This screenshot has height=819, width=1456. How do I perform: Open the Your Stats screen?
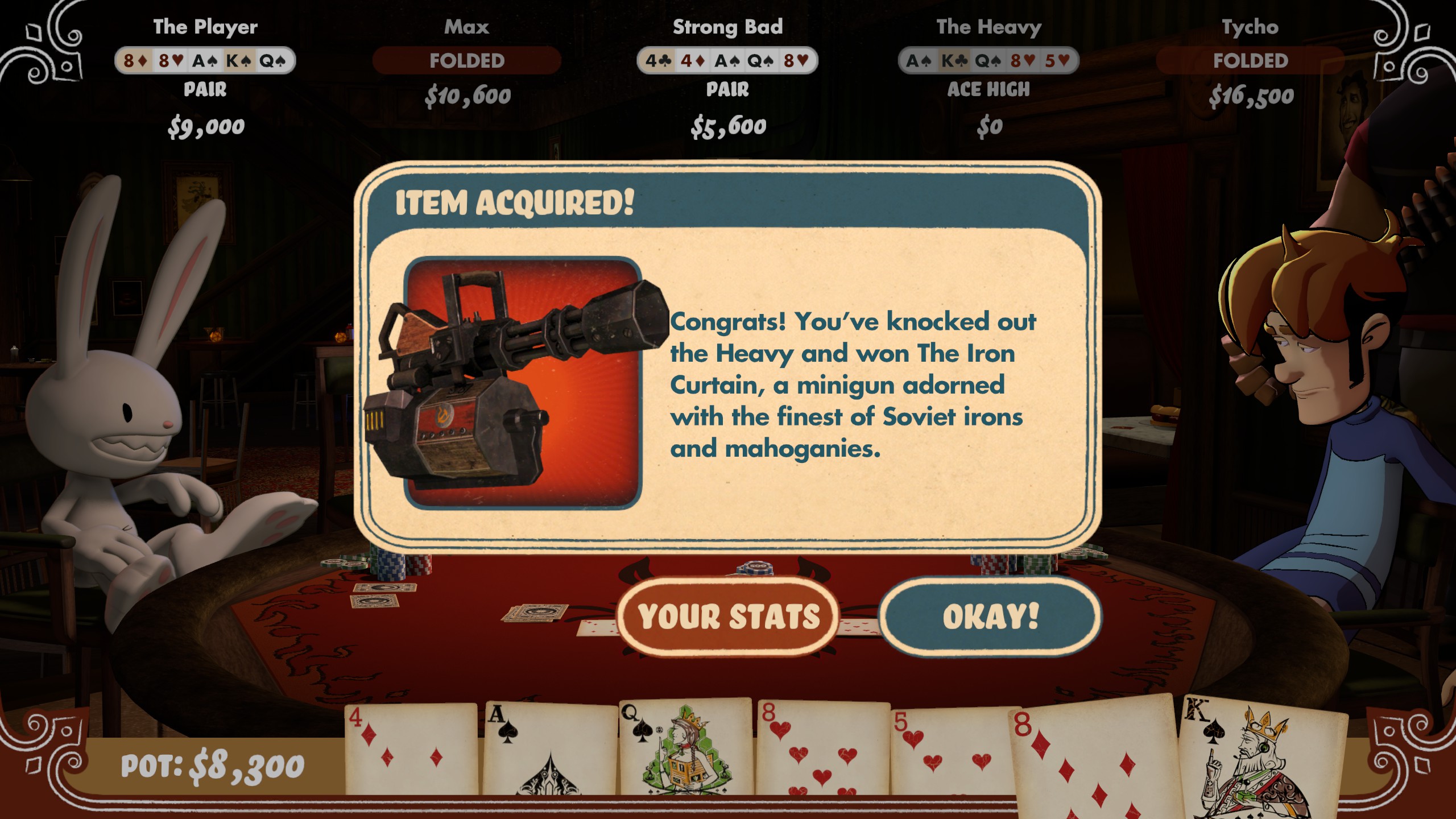click(x=729, y=617)
